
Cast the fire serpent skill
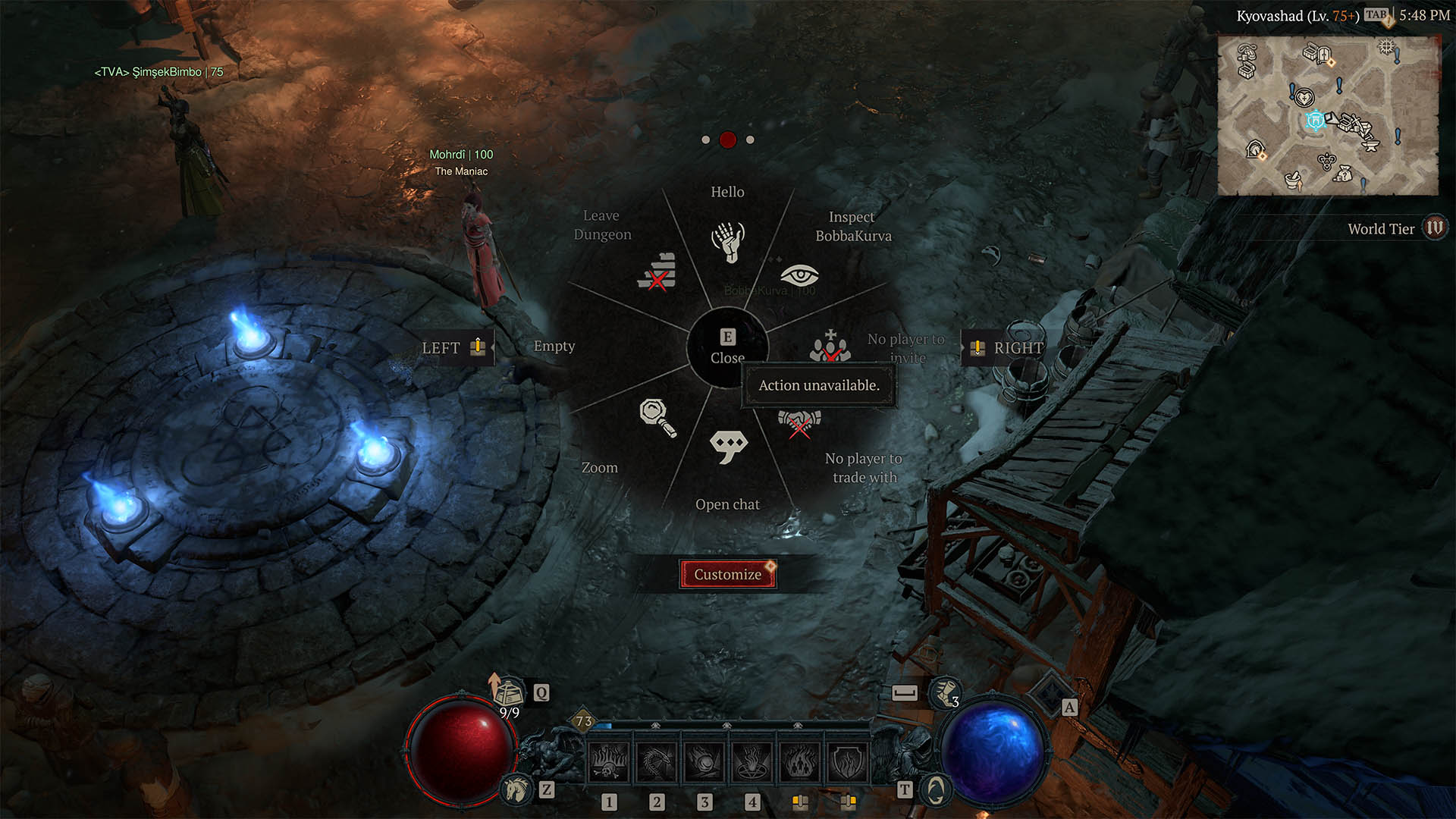(x=657, y=761)
